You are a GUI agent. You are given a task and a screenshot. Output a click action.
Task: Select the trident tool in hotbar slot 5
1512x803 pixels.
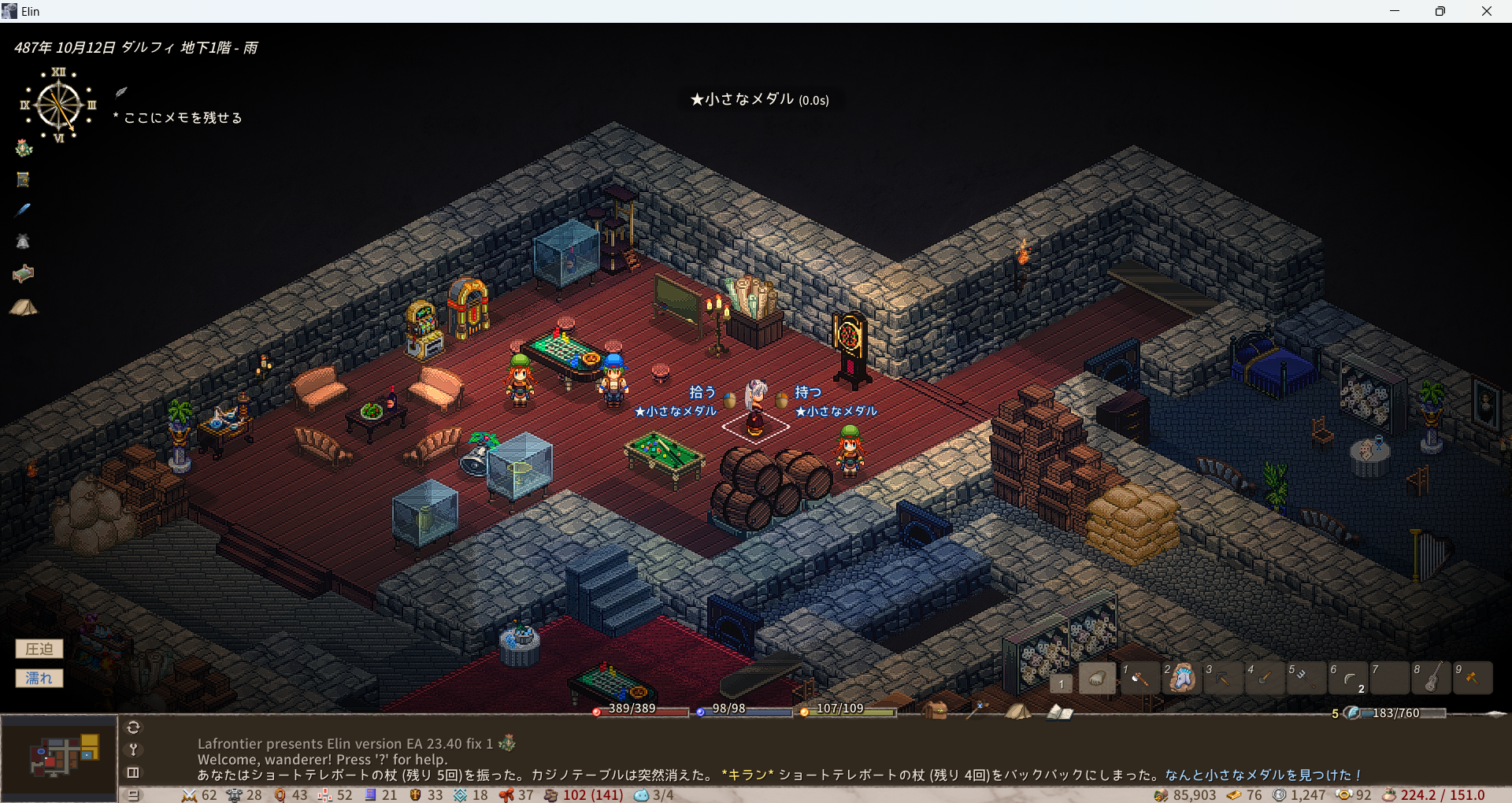tap(1306, 678)
